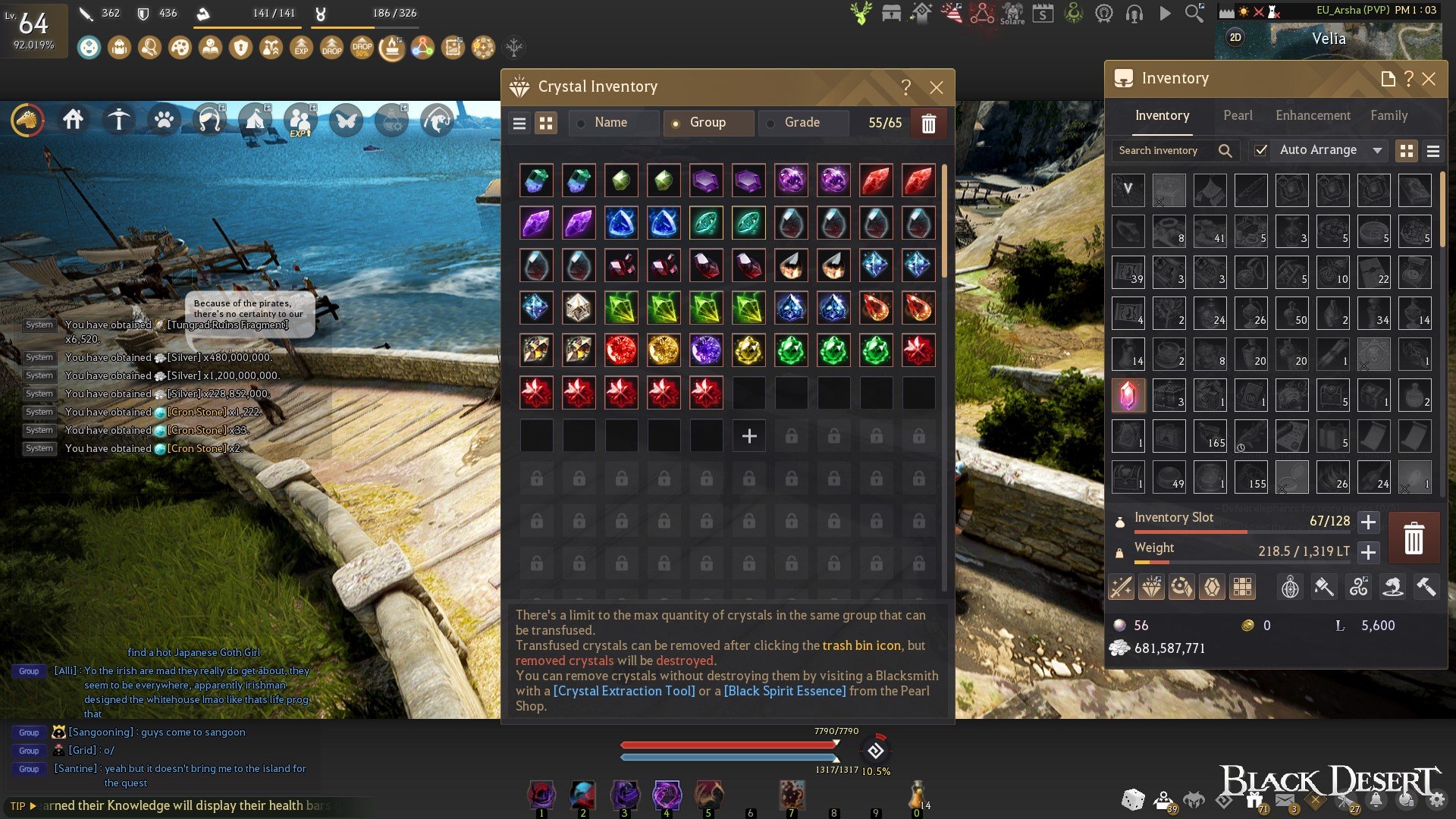Select the Grade sort option
1456x819 pixels.
(802, 123)
